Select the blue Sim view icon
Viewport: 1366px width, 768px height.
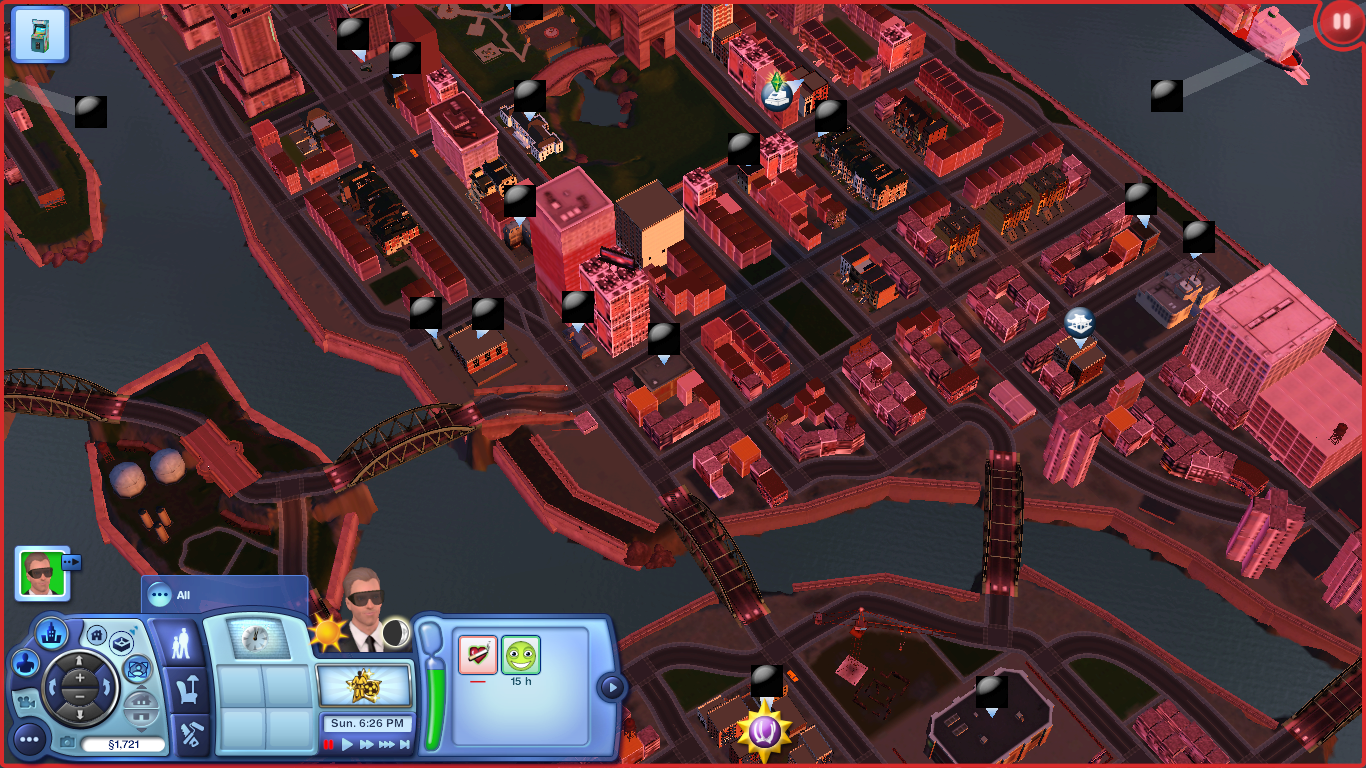point(24,664)
